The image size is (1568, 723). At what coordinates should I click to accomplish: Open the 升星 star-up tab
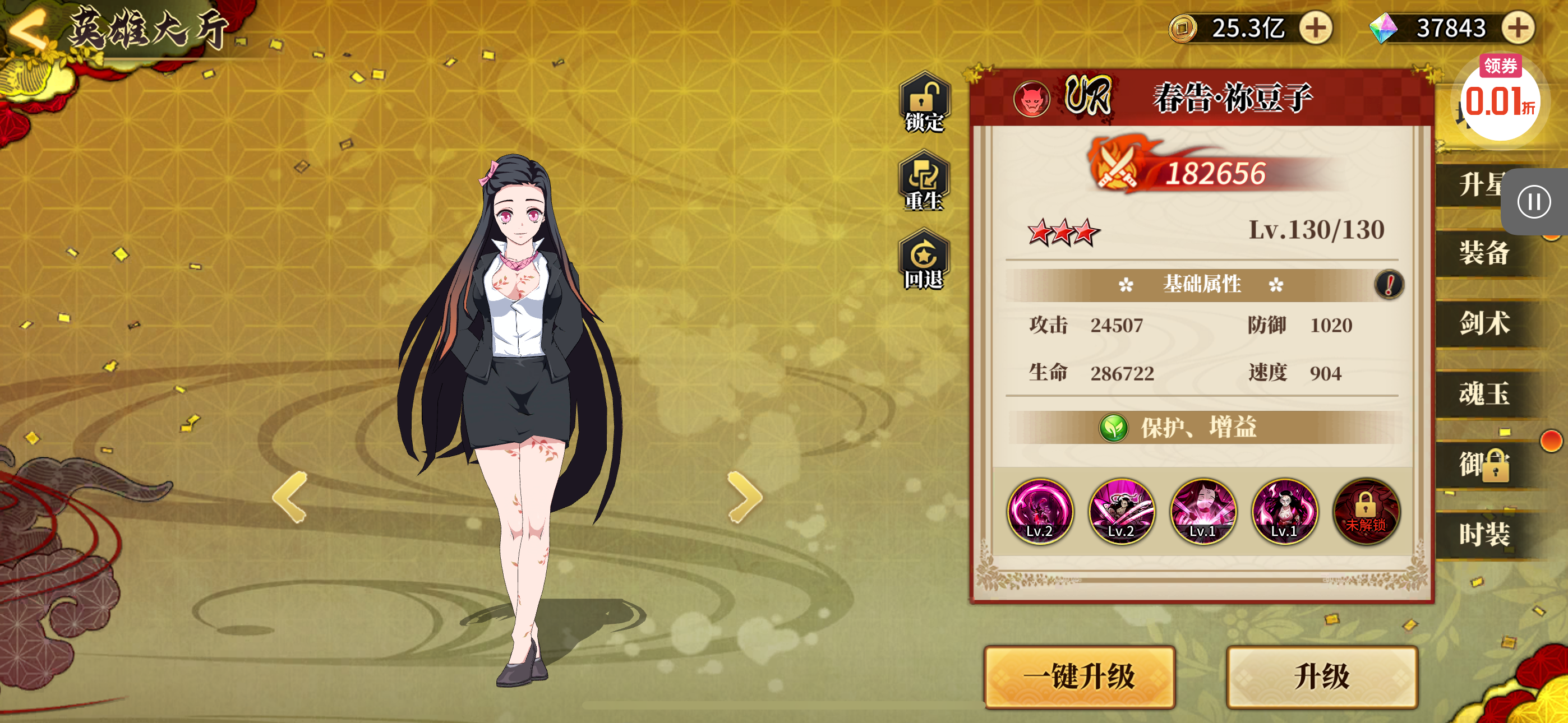1479,184
